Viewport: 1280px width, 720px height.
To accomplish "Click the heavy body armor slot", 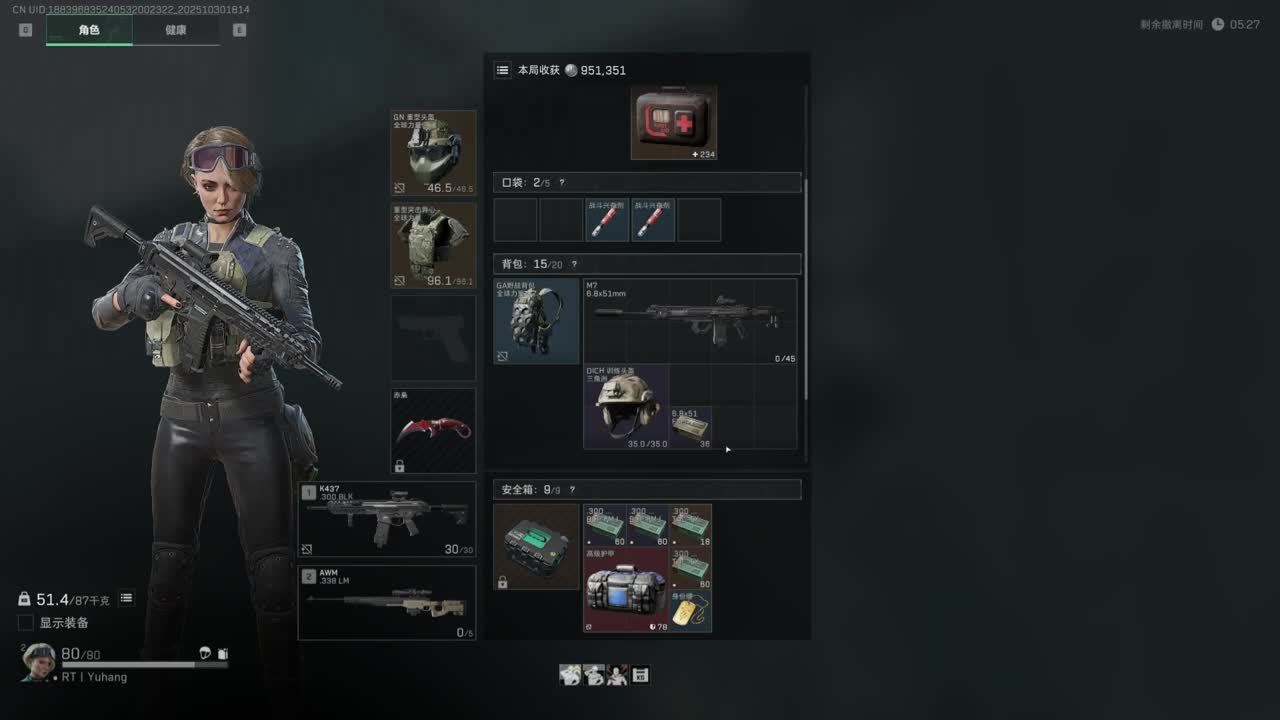I will coord(433,245).
